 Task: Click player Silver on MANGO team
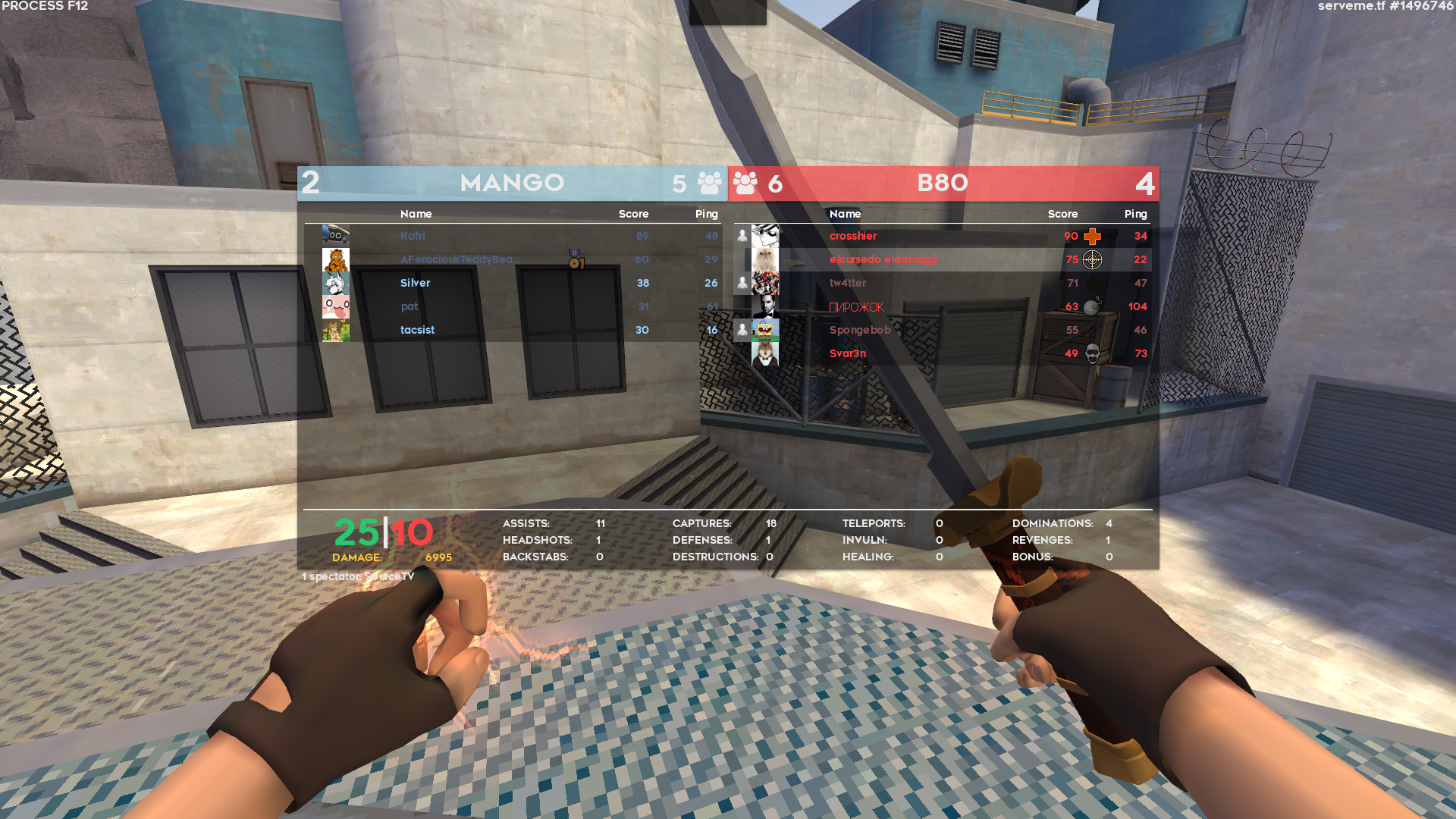coord(416,283)
